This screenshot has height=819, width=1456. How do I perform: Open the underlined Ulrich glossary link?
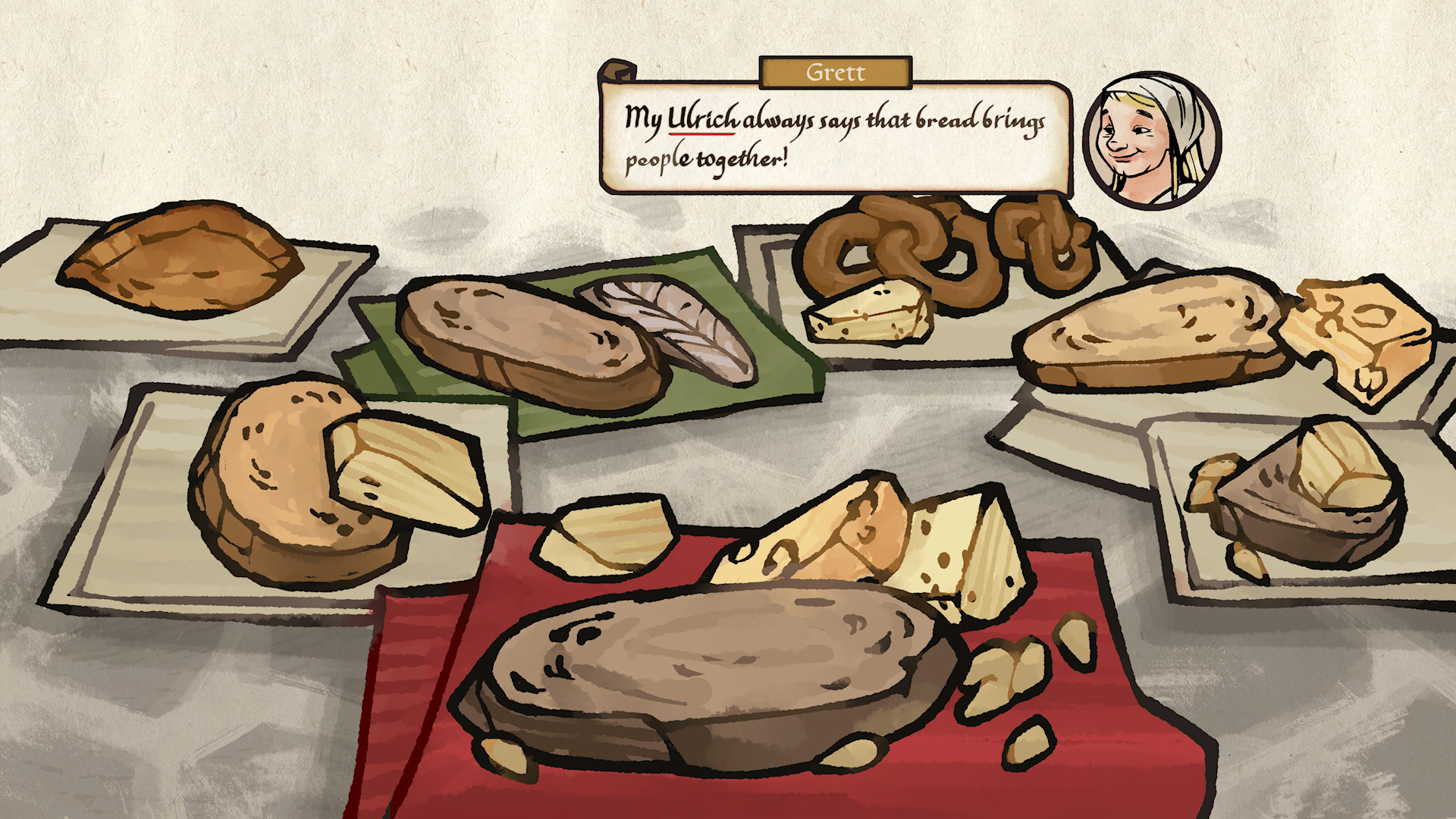[x=702, y=120]
